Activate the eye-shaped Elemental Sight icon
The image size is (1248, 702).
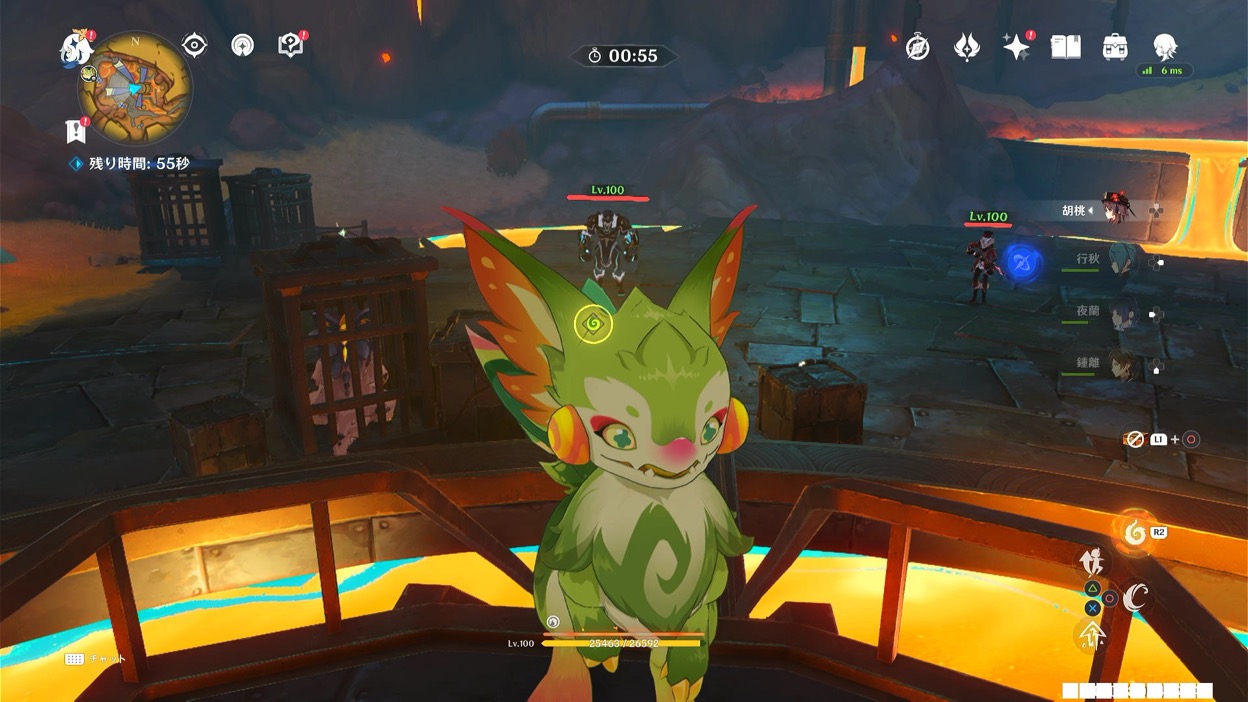point(194,45)
